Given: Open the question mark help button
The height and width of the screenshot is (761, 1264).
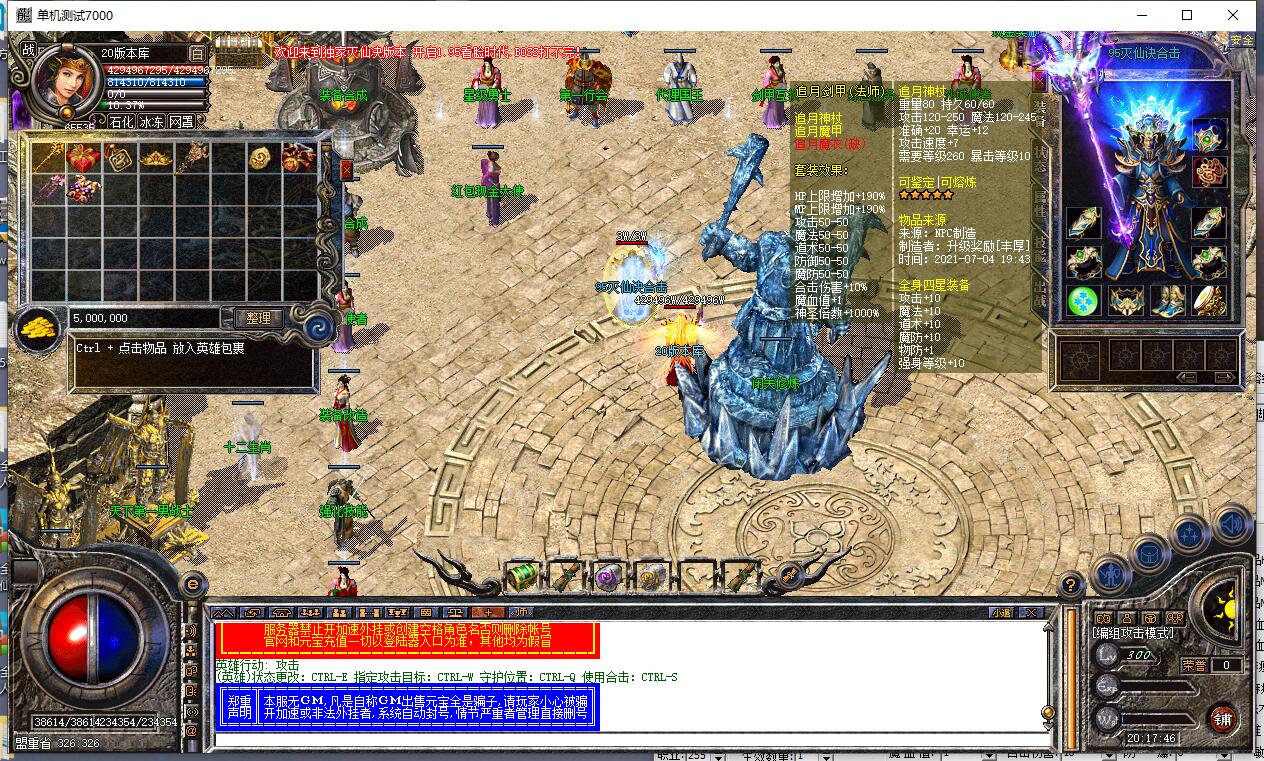Looking at the screenshot, I should click(x=1070, y=584).
